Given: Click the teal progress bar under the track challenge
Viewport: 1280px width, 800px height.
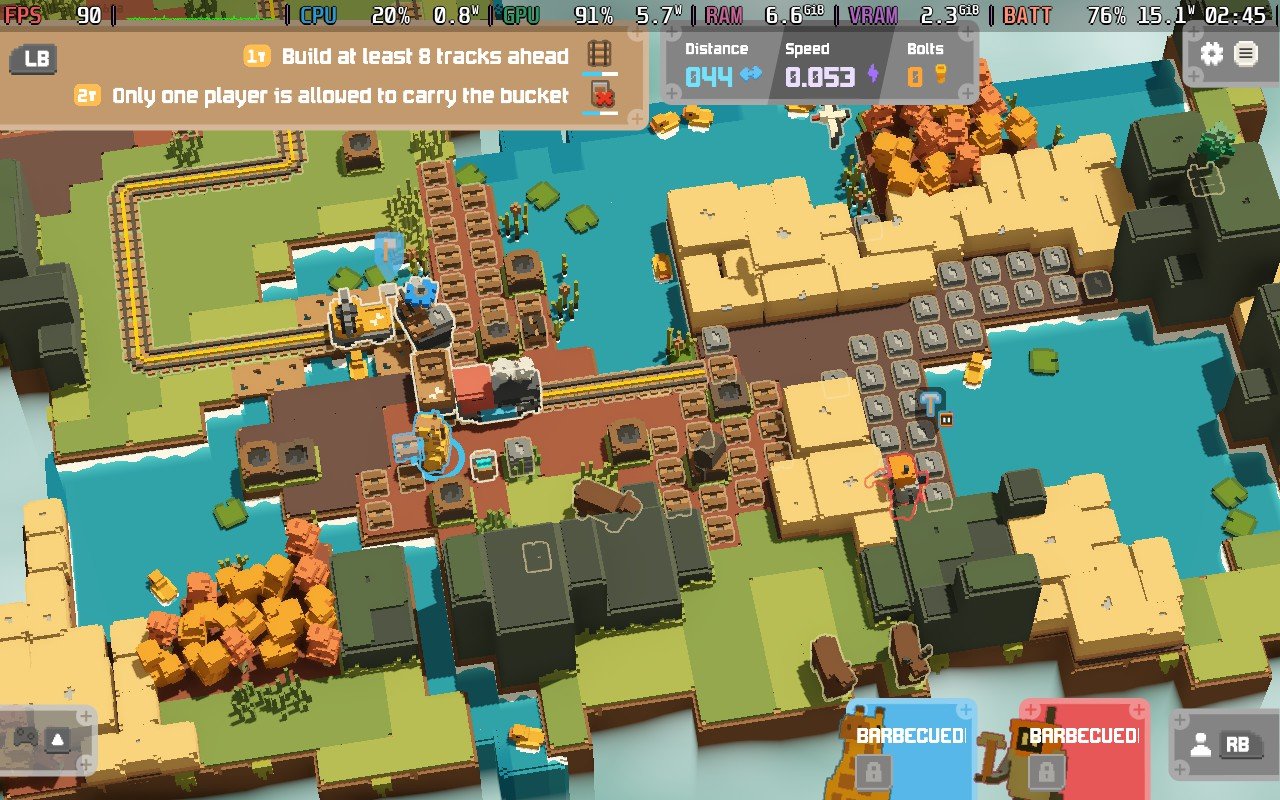Looking at the screenshot, I should tap(598, 71).
